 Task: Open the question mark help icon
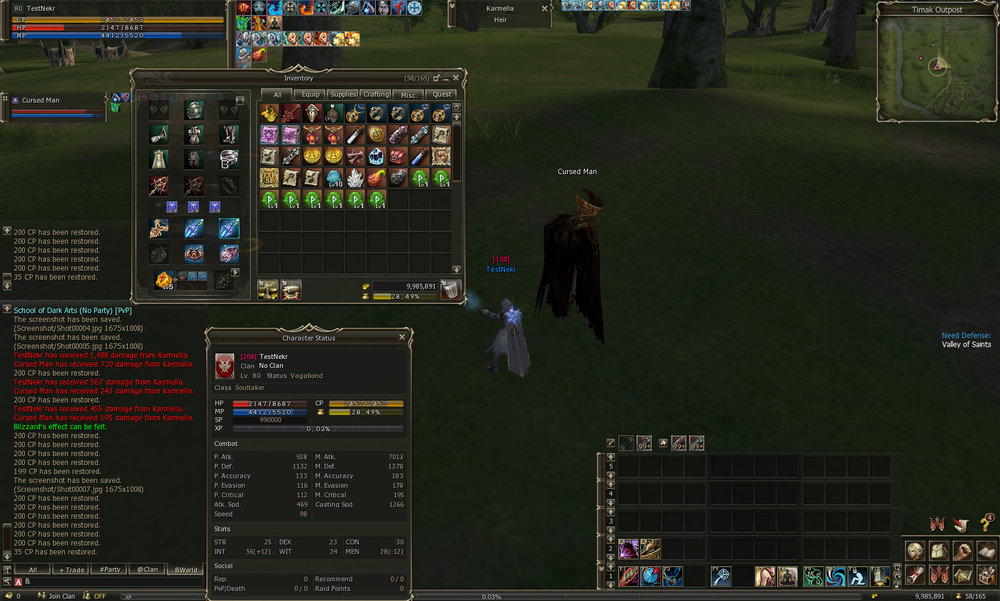click(985, 524)
